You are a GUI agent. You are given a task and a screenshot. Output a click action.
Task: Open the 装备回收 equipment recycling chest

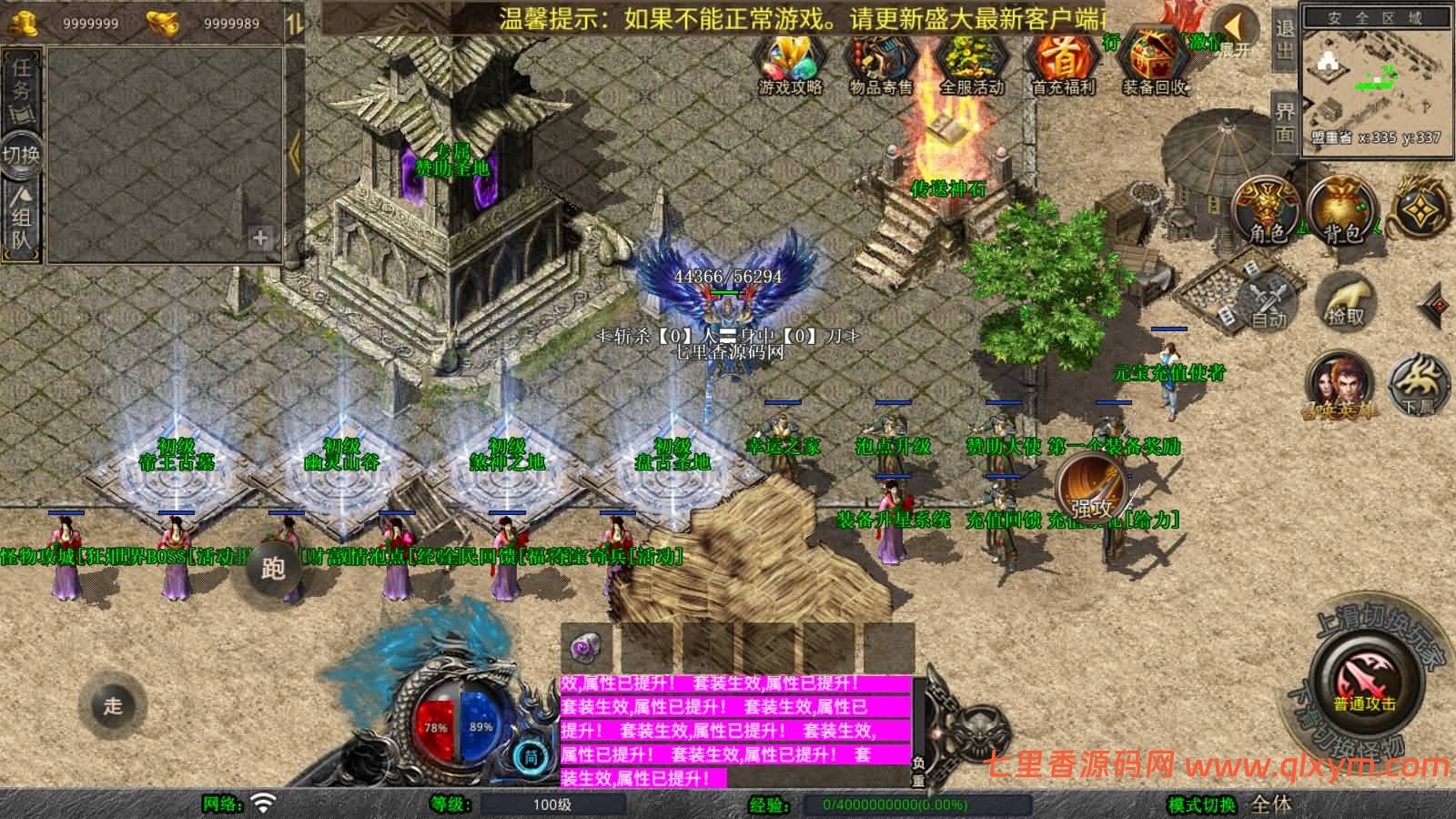coord(1155,62)
